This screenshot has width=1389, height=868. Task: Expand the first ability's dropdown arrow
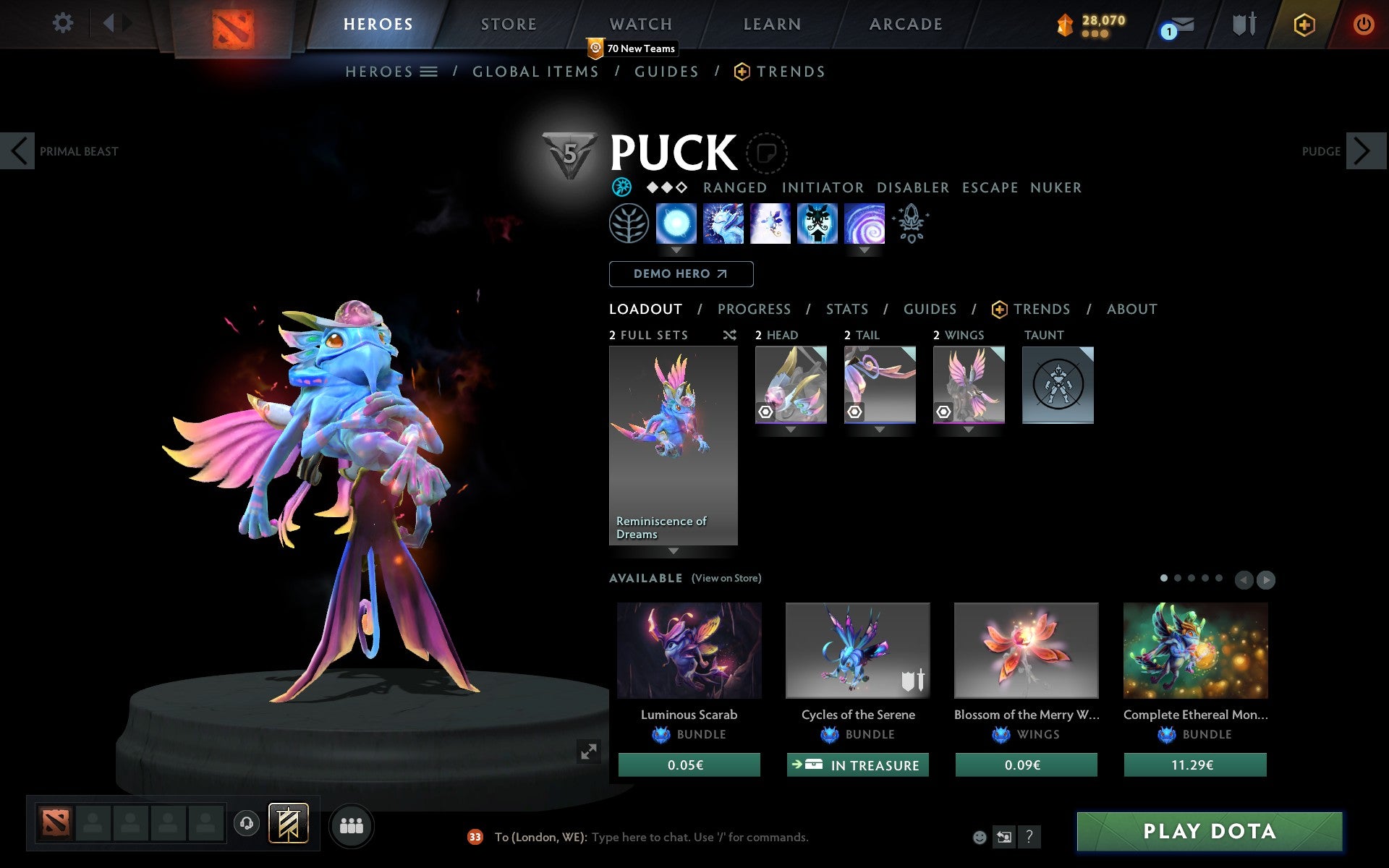(676, 250)
